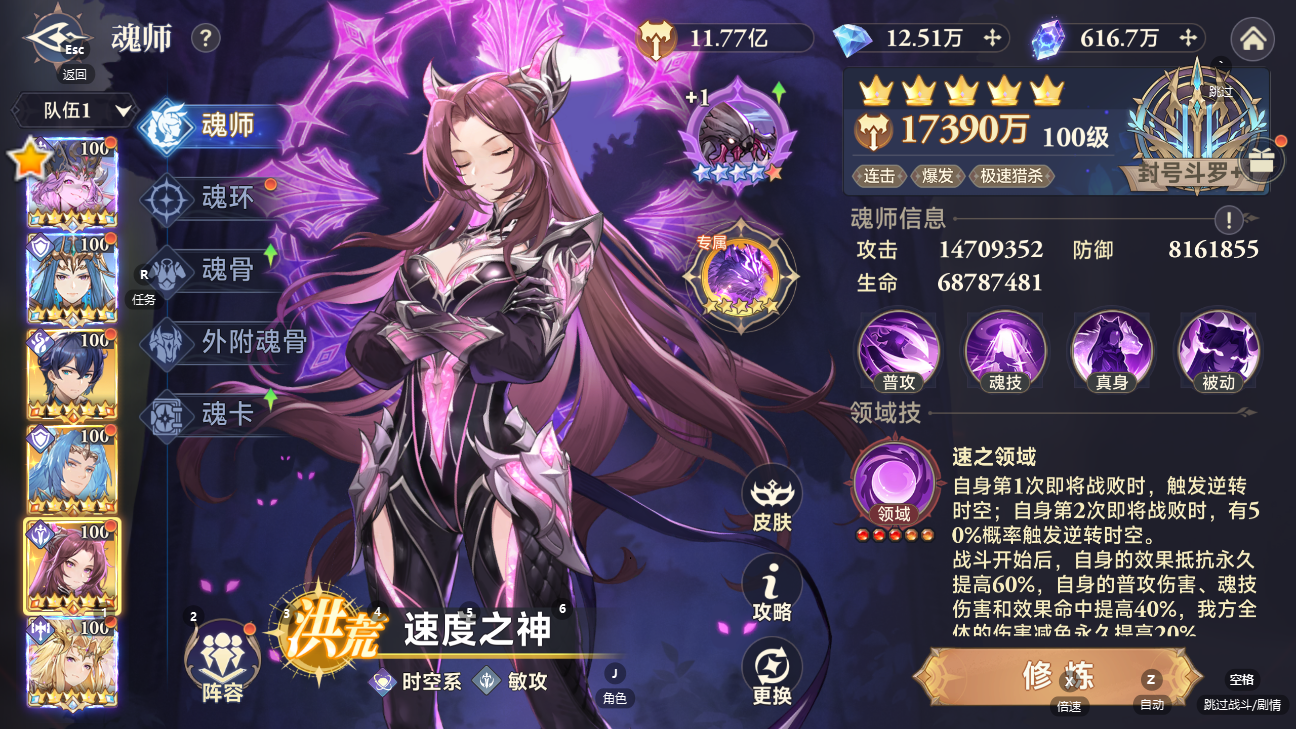Open the 魂技 soul skill icon
Image resolution: width=1296 pixels, height=729 pixels.
click(1005, 351)
